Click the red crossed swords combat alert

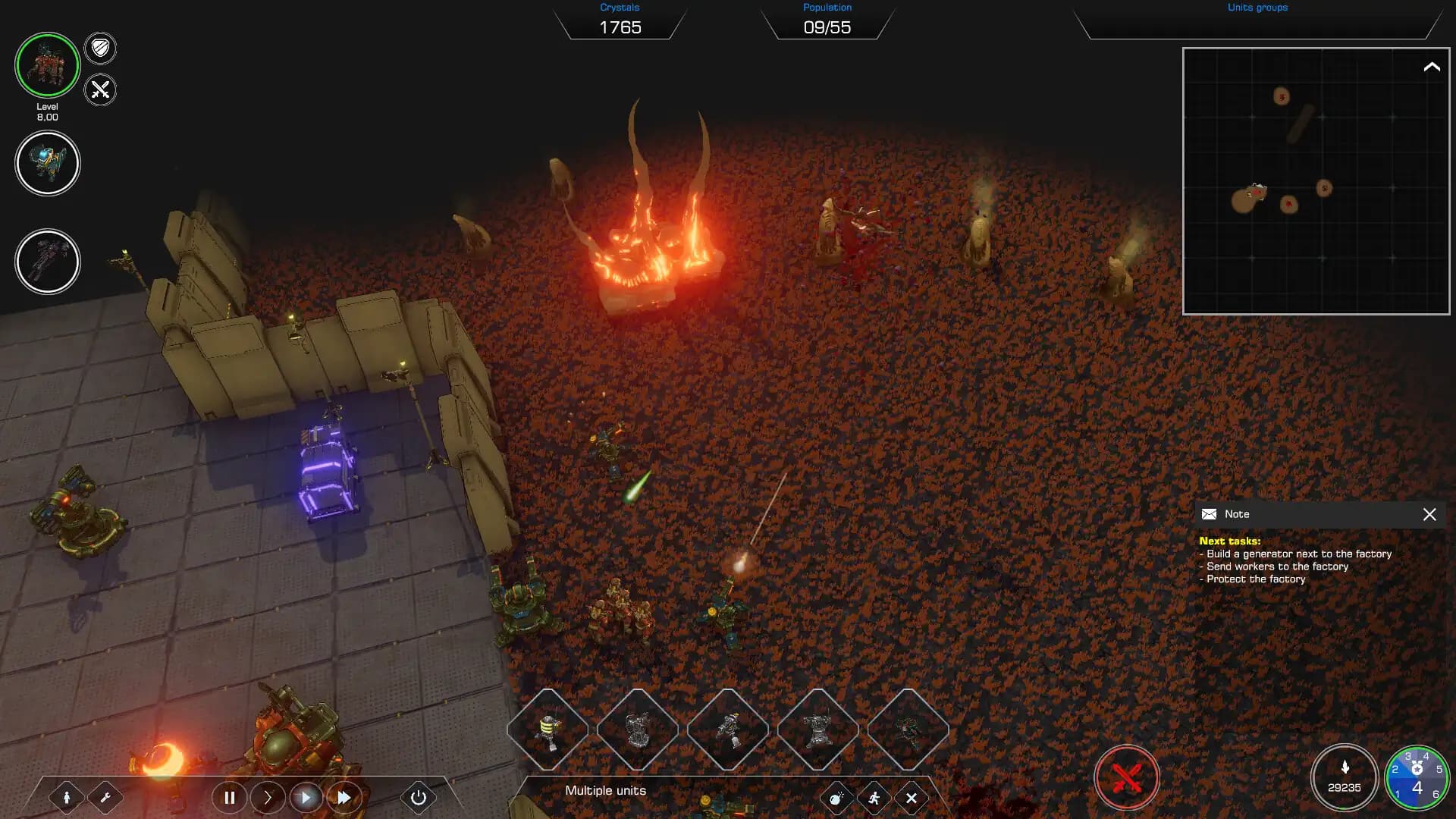coord(1125,776)
